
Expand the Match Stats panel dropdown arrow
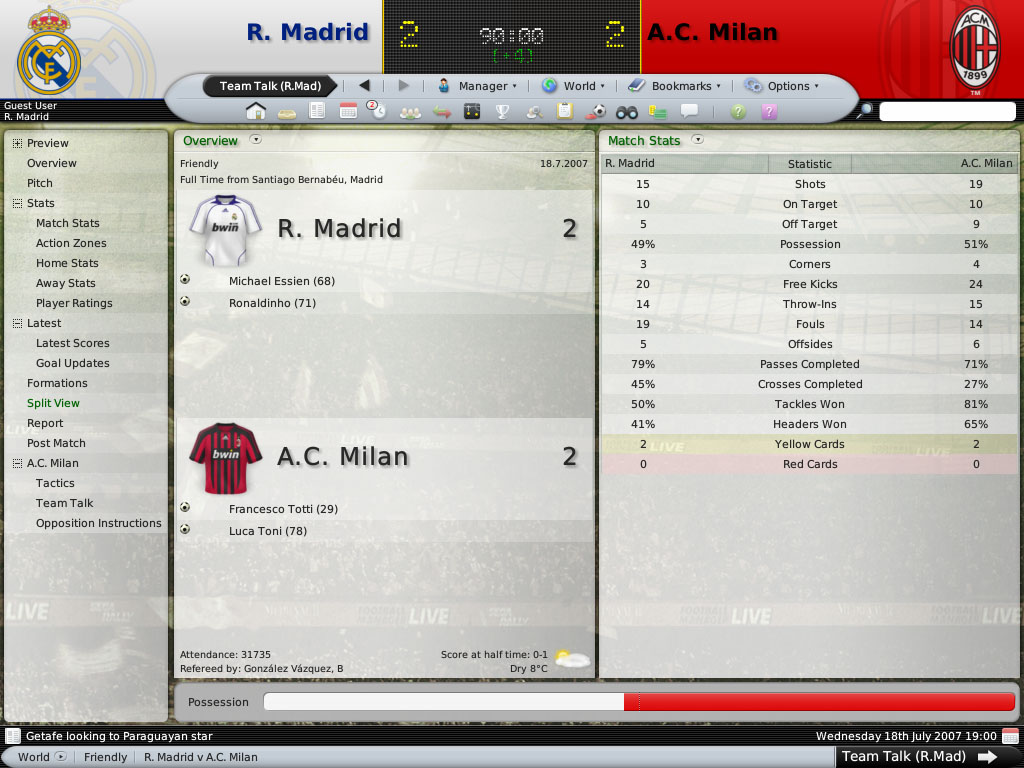click(698, 140)
